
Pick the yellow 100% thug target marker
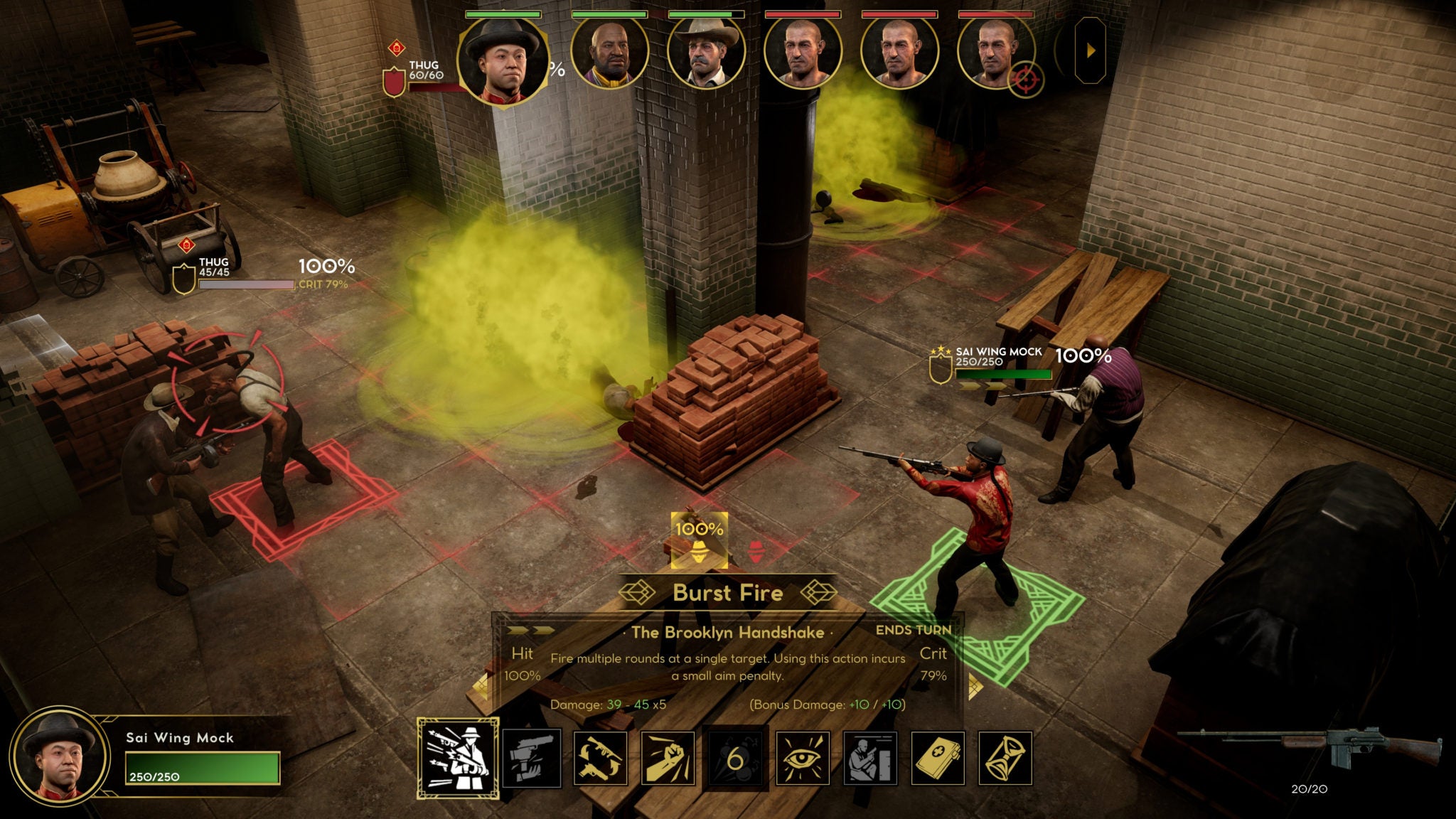(700, 540)
